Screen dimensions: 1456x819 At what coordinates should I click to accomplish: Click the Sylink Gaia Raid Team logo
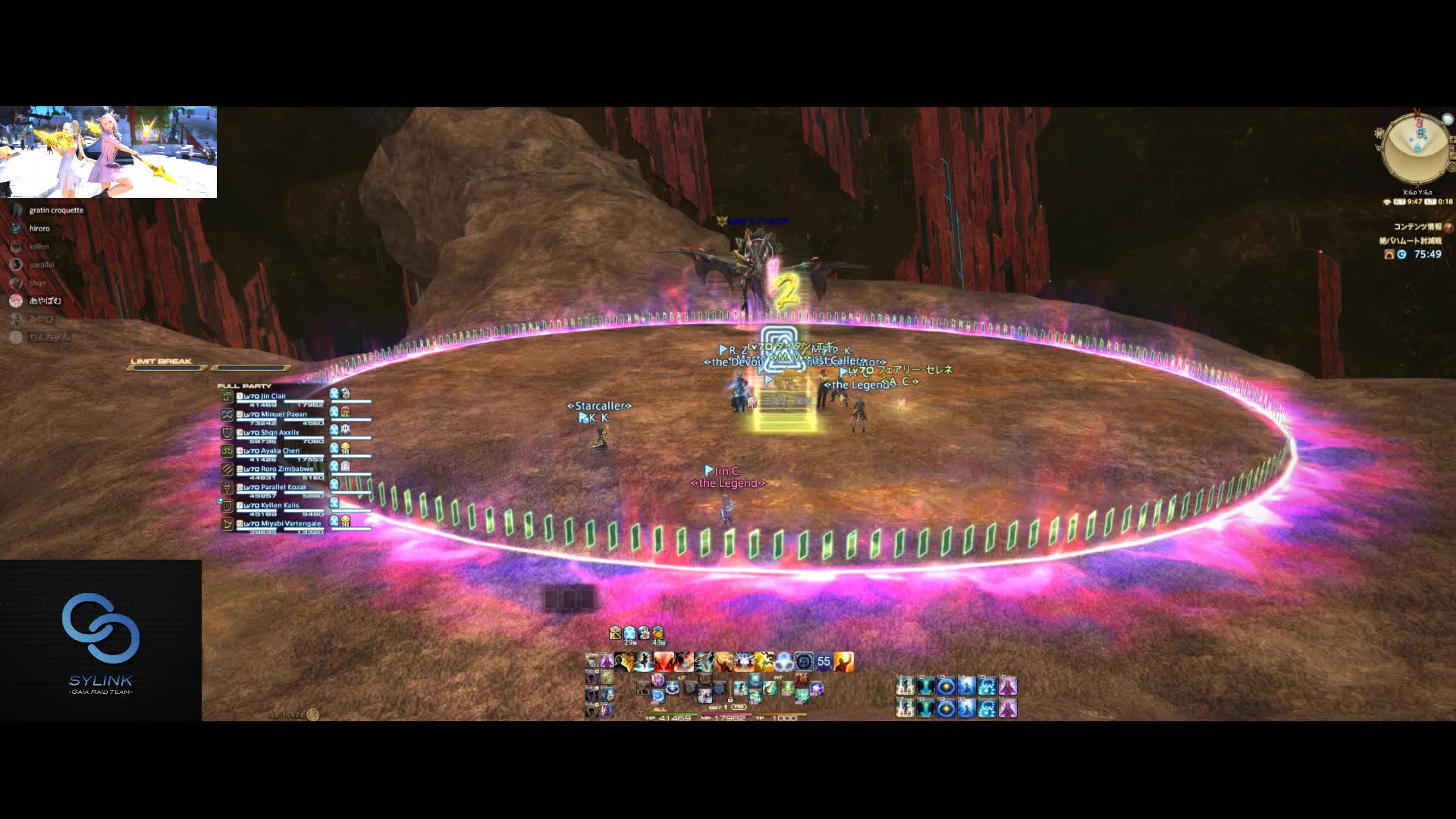click(x=101, y=641)
